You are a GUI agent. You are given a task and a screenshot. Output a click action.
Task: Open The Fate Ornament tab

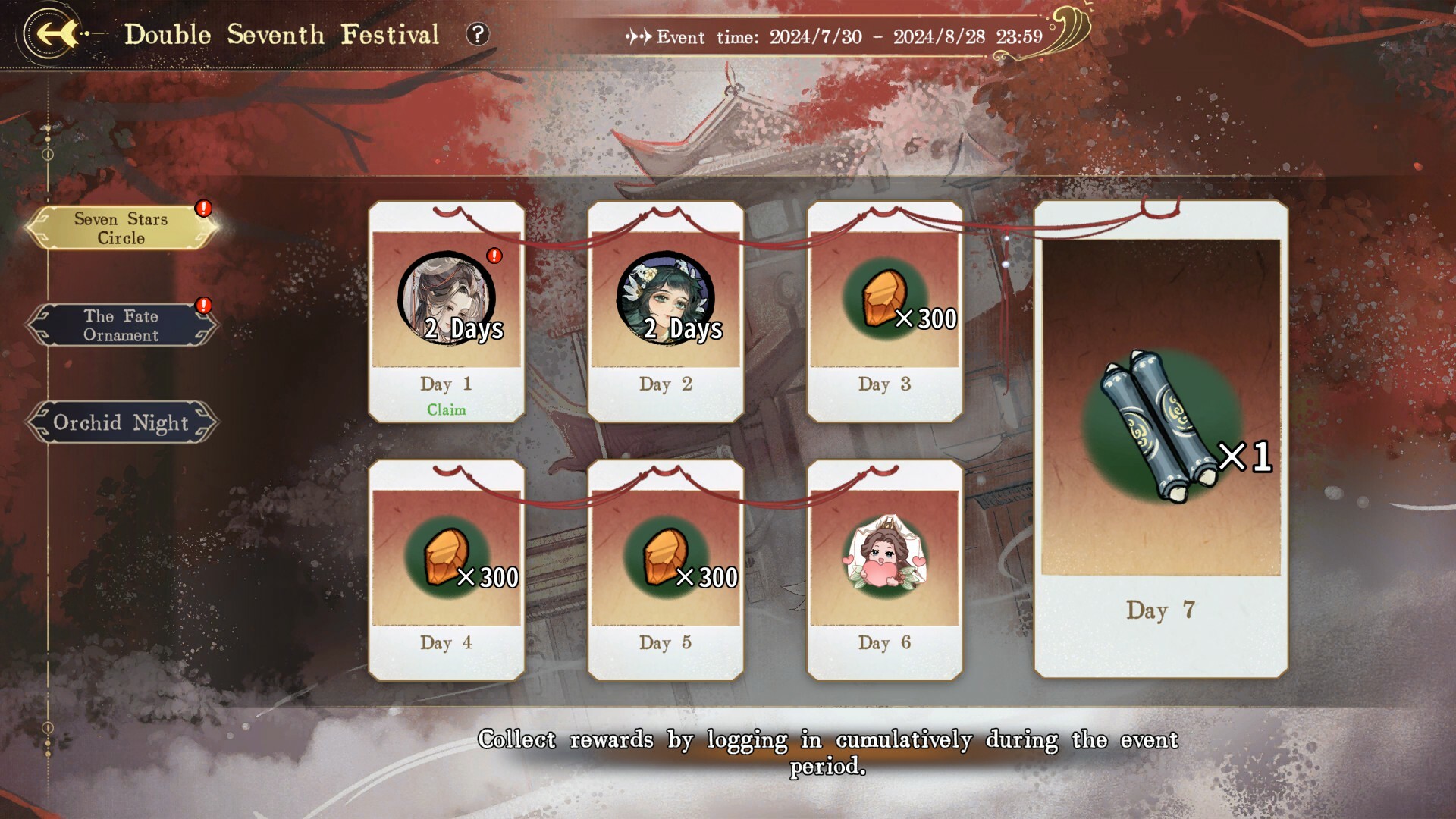(x=120, y=325)
